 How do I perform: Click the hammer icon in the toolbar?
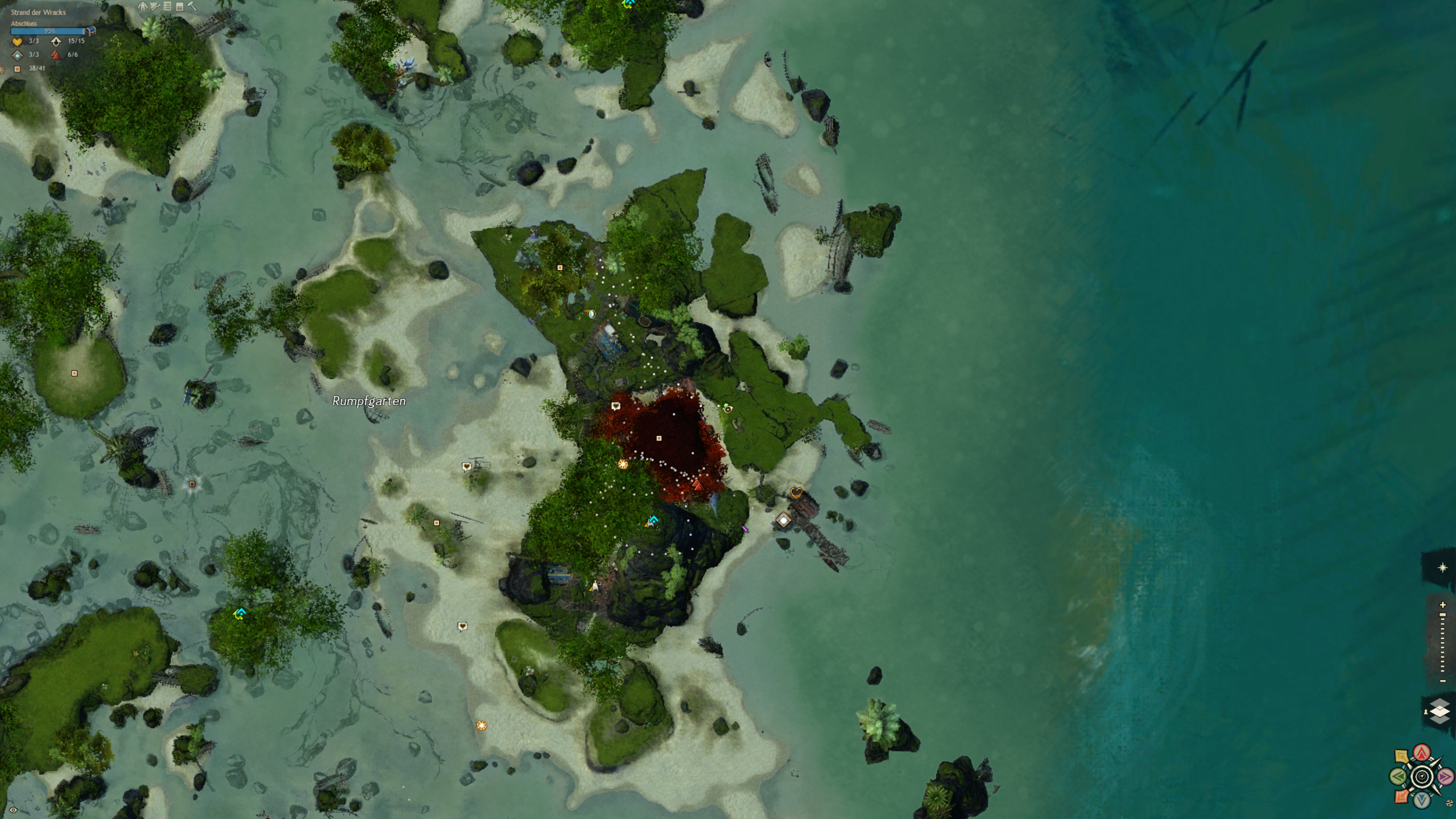coord(192,6)
